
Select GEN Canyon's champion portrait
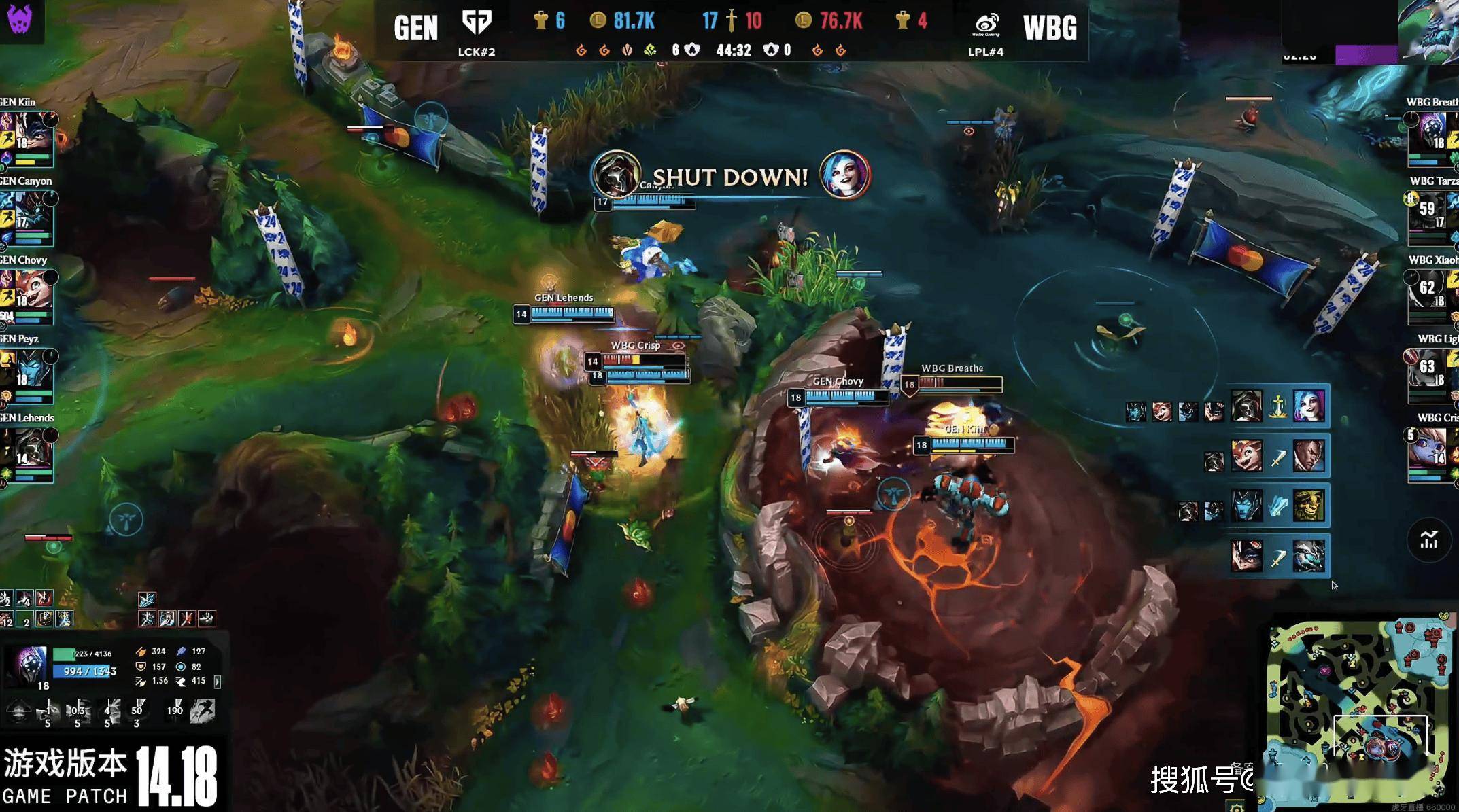point(31,213)
